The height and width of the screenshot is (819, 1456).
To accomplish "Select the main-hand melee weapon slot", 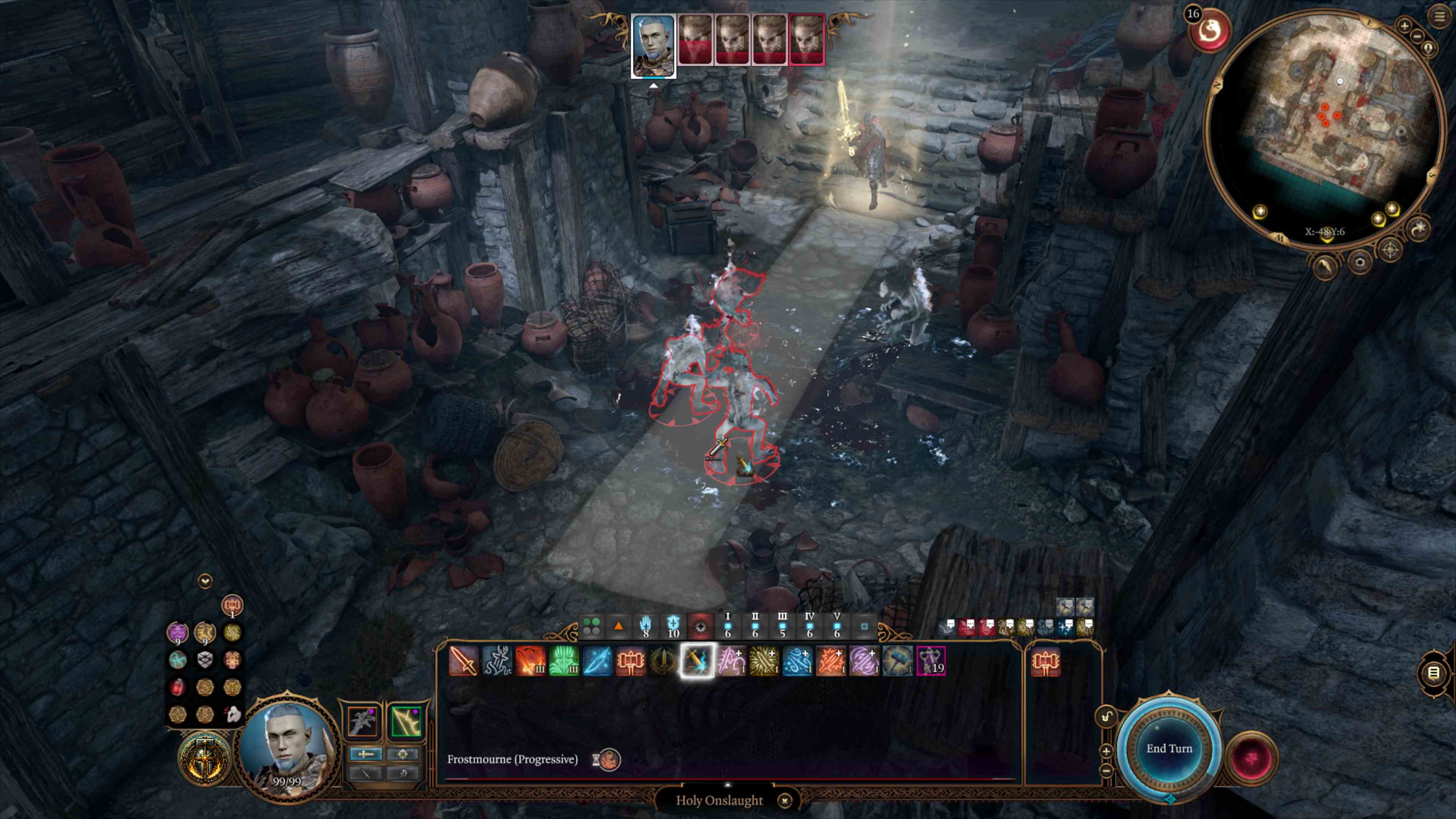I will (362, 722).
